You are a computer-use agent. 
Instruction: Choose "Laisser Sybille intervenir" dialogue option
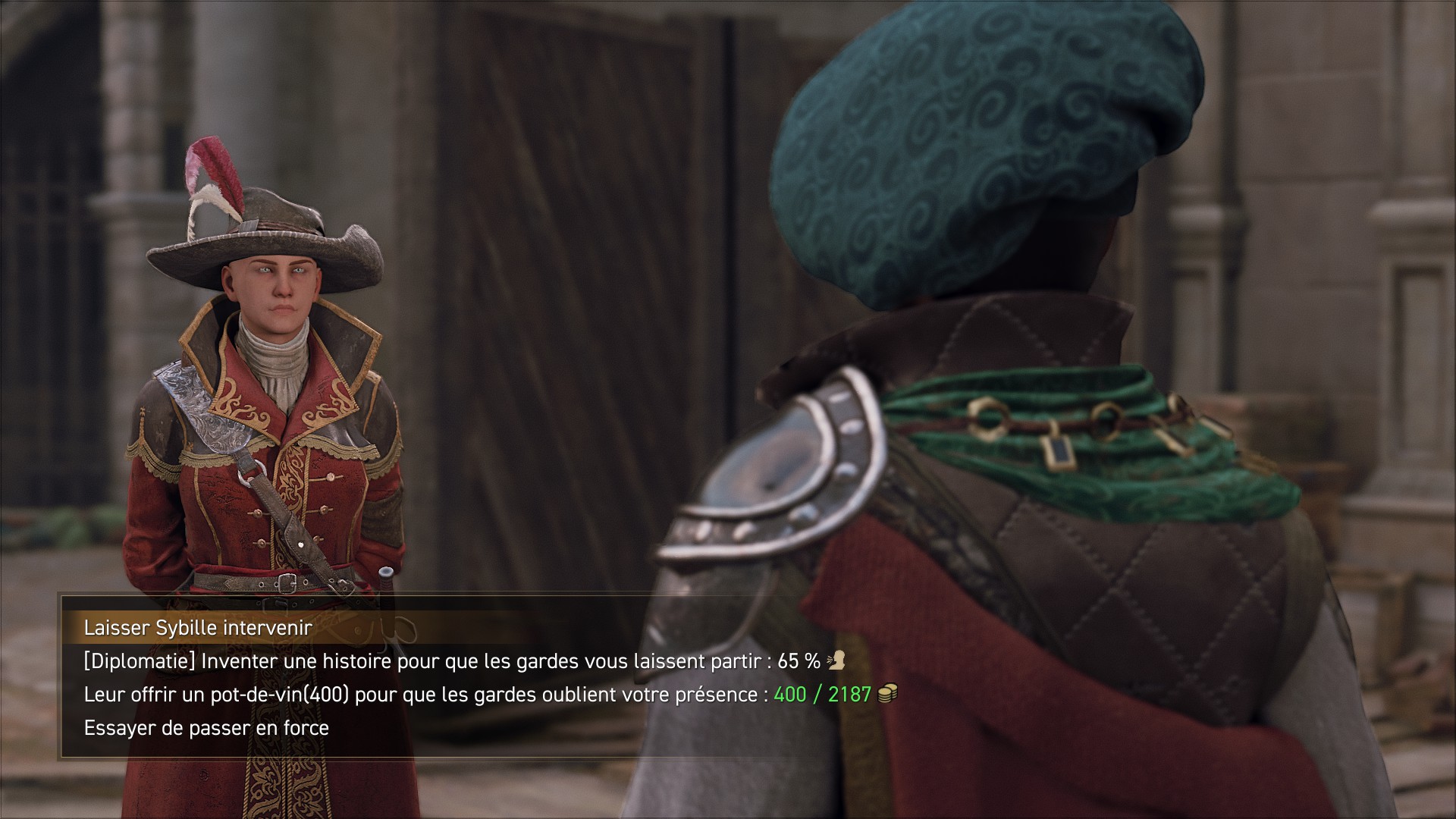198,628
